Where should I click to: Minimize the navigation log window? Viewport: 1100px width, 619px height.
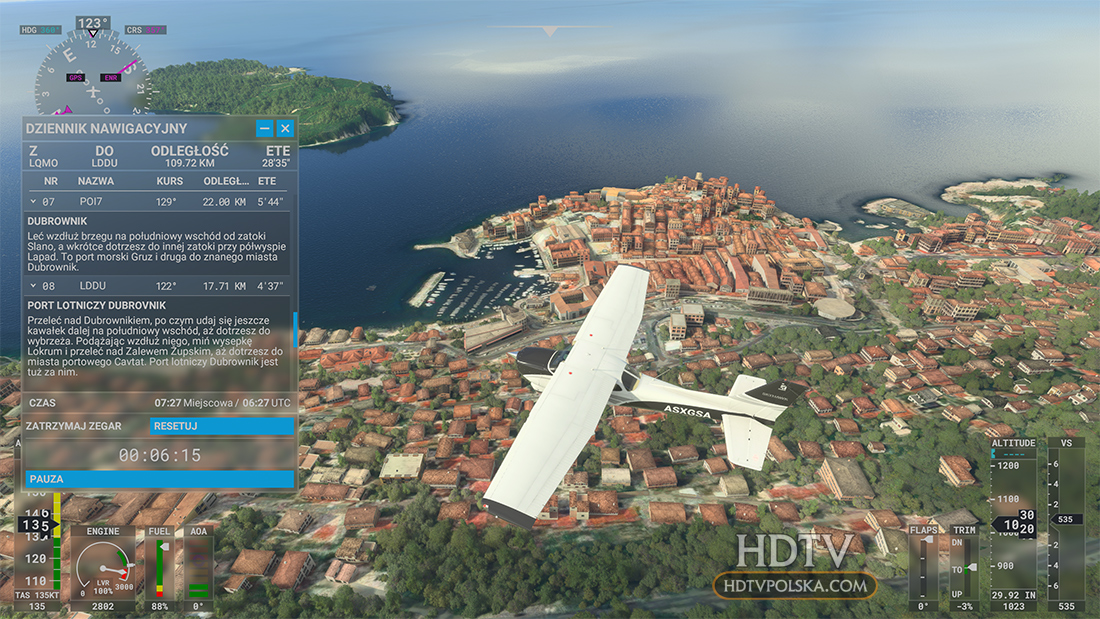coord(264,128)
